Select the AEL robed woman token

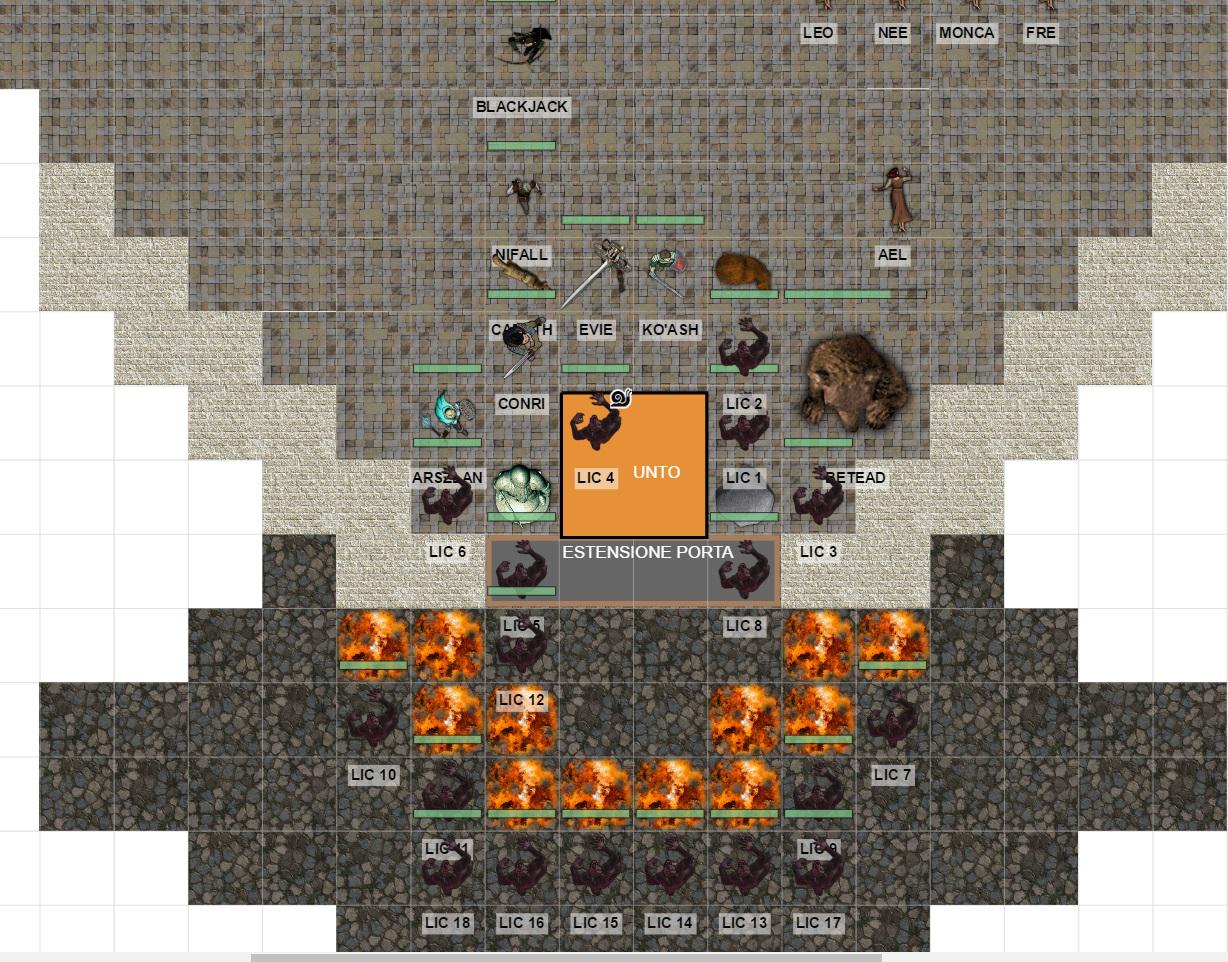pyautogui.click(x=893, y=198)
